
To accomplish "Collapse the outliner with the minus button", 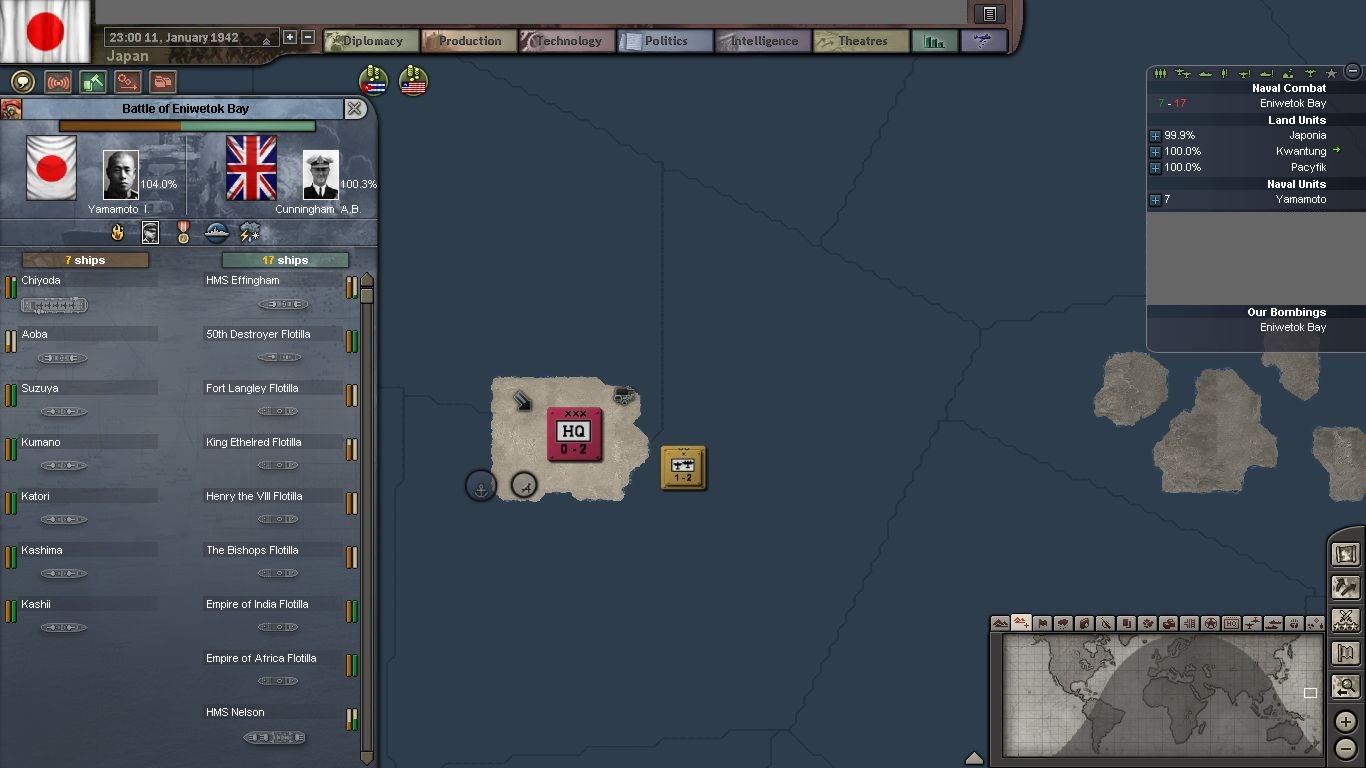I will tap(1353, 71).
